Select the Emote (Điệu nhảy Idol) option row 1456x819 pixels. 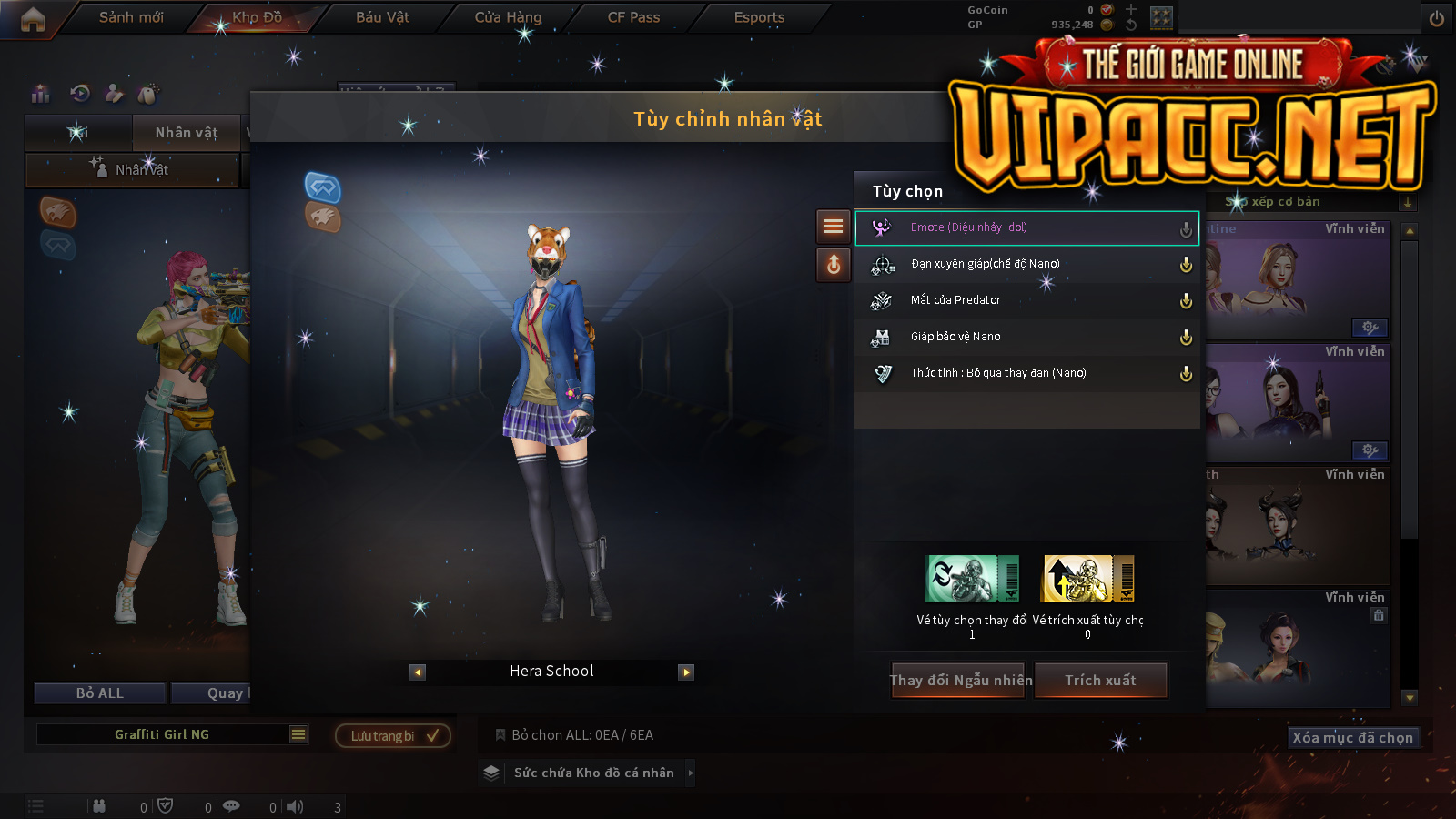tap(1026, 227)
